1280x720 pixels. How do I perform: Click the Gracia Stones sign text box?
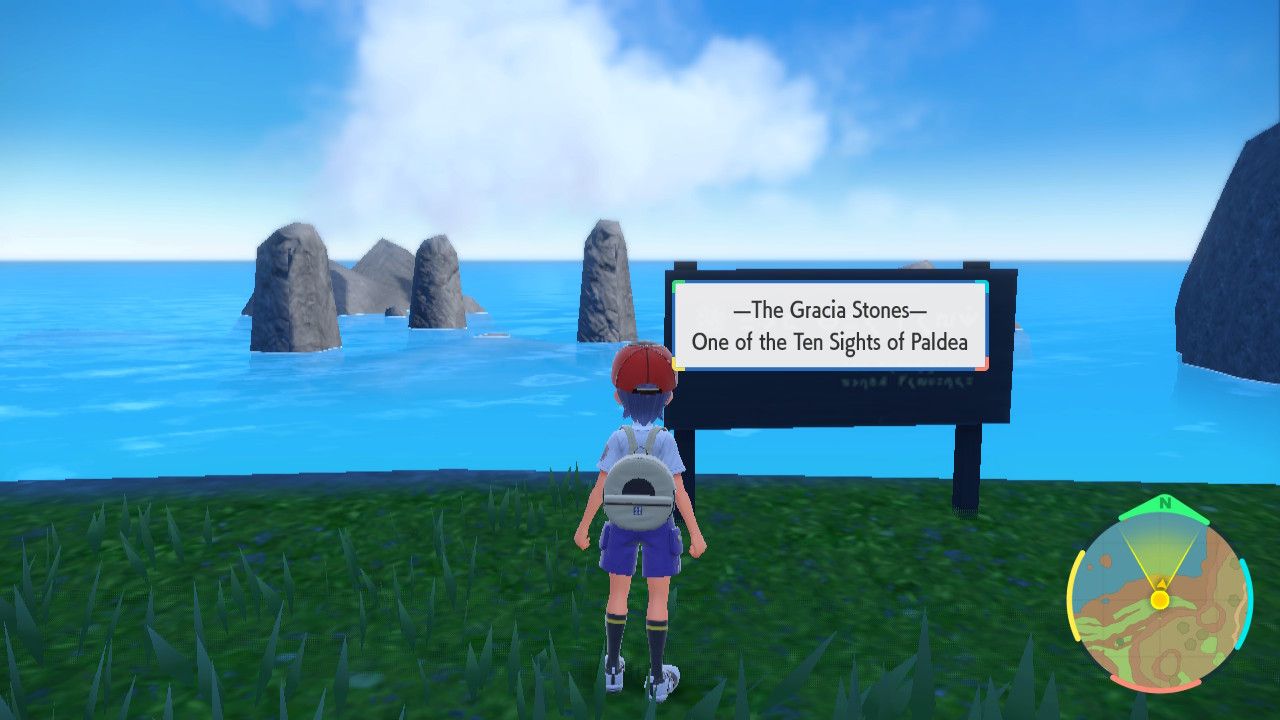[829, 326]
